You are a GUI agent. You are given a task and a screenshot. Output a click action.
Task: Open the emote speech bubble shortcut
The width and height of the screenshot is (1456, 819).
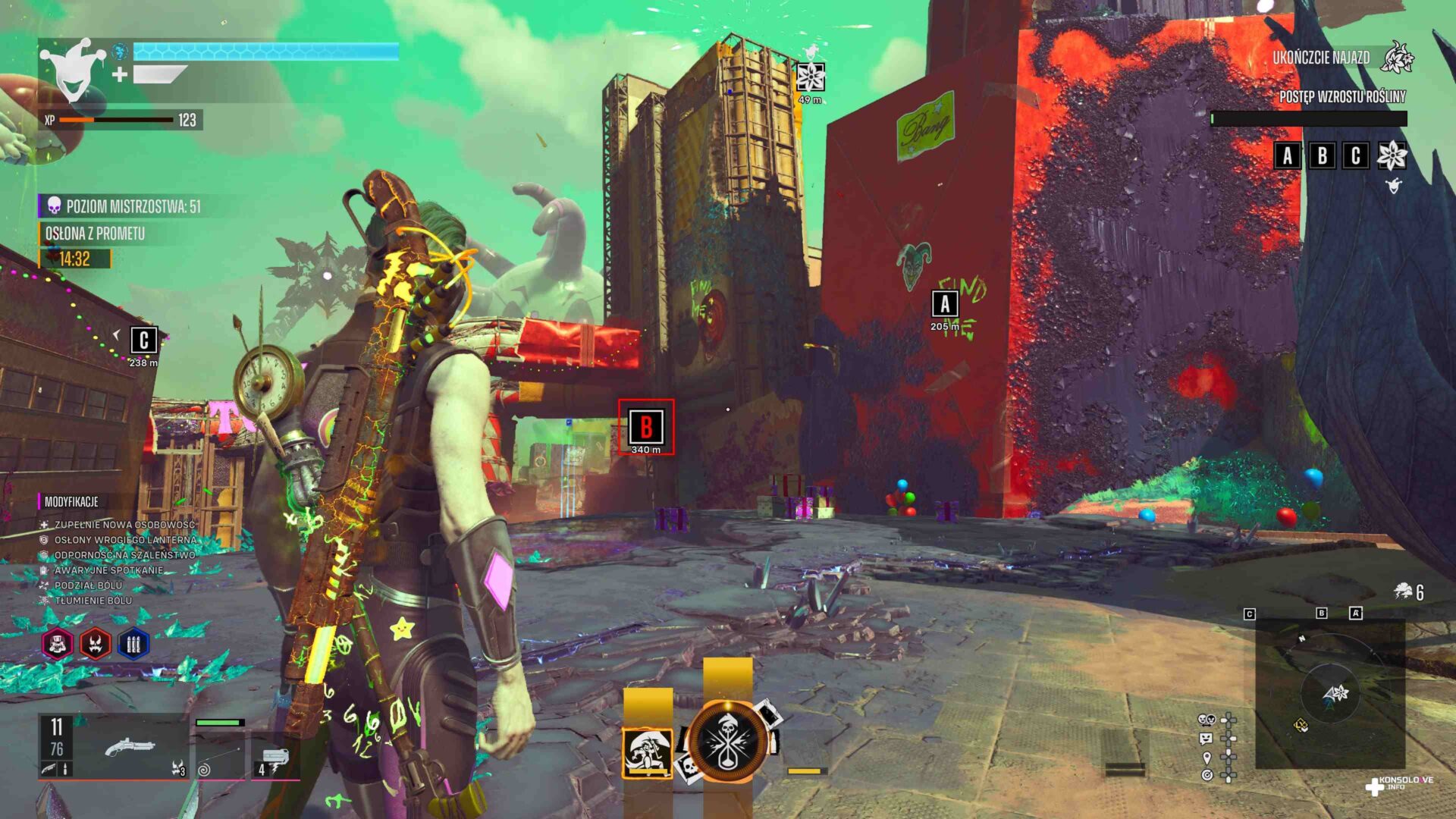click(1206, 738)
